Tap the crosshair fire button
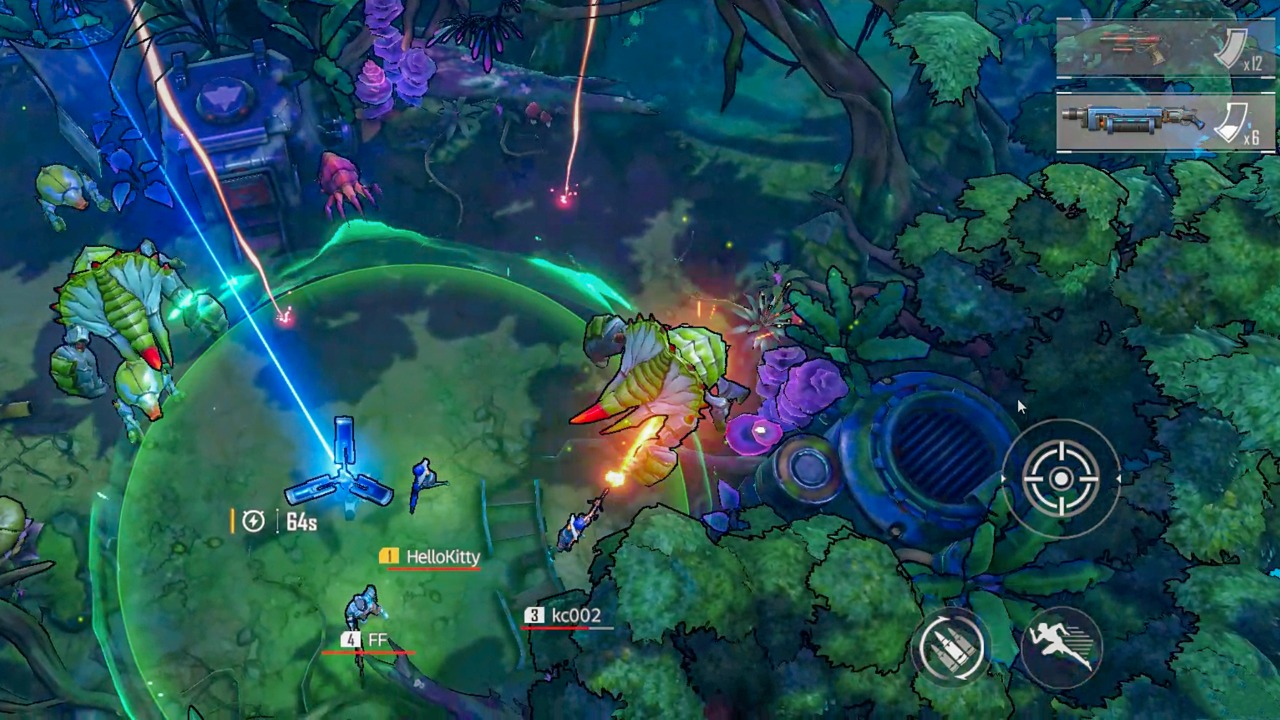The height and width of the screenshot is (720, 1280). (1061, 480)
